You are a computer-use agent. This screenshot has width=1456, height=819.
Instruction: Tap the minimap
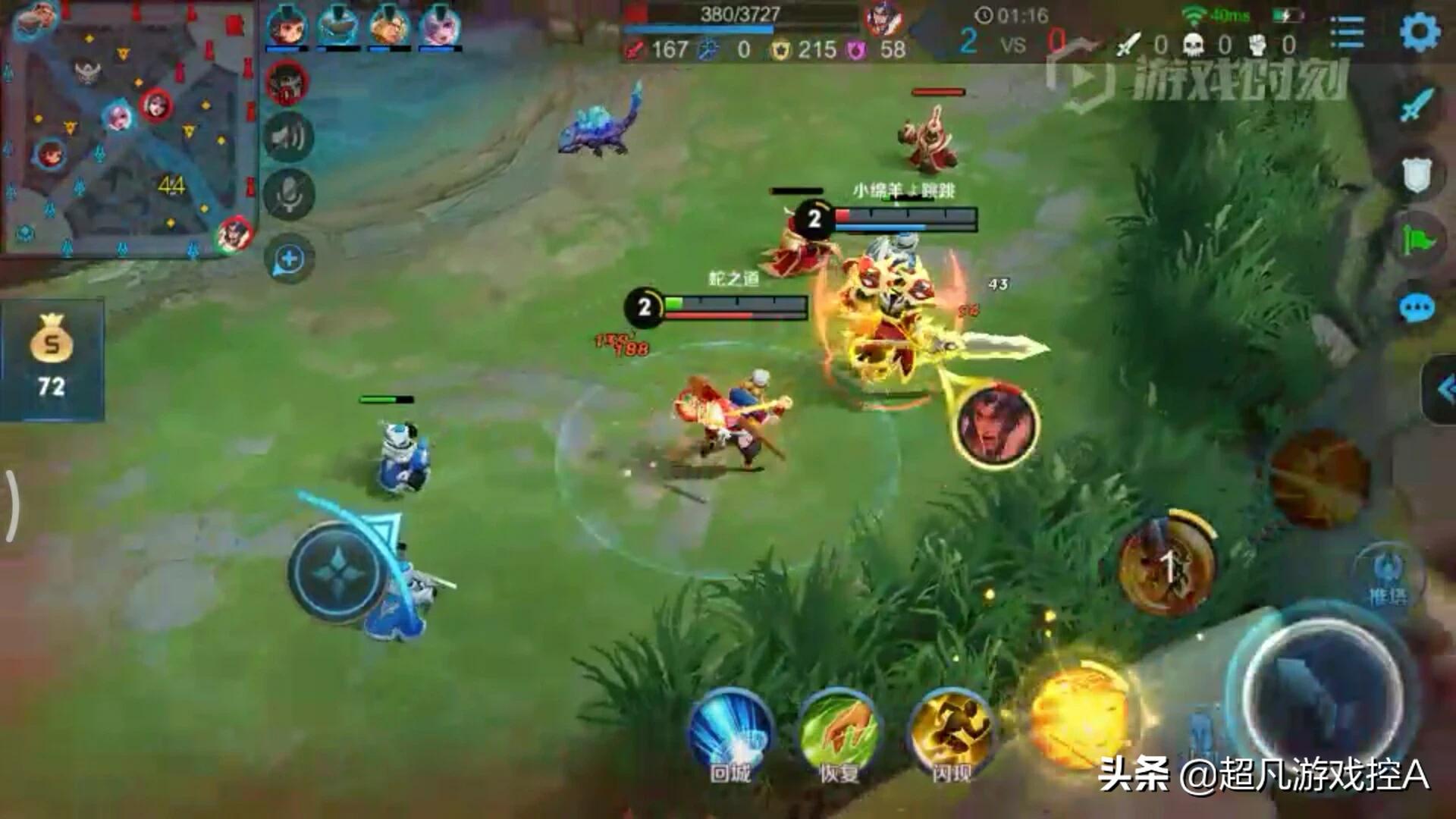pos(129,129)
